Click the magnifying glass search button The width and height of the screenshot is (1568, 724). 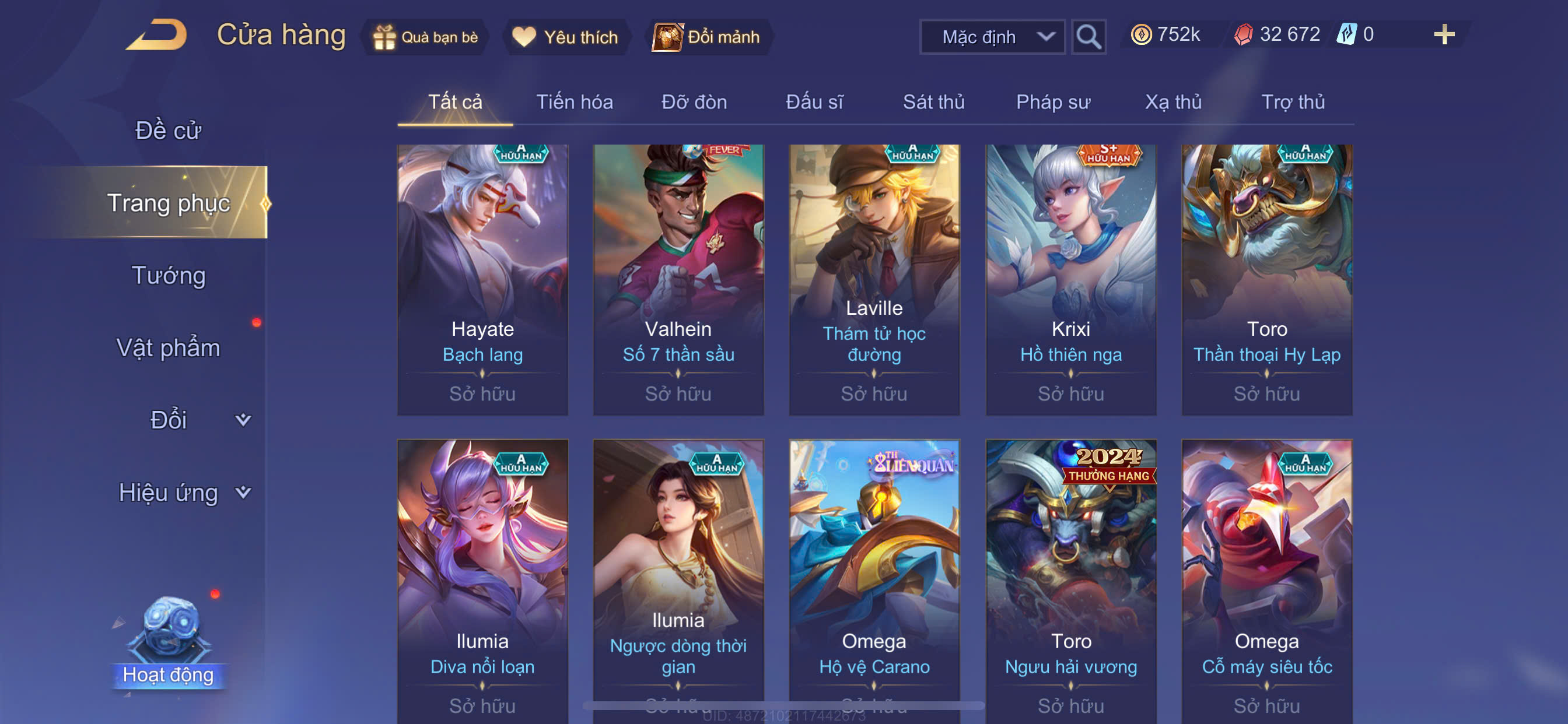coord(1088,37)
